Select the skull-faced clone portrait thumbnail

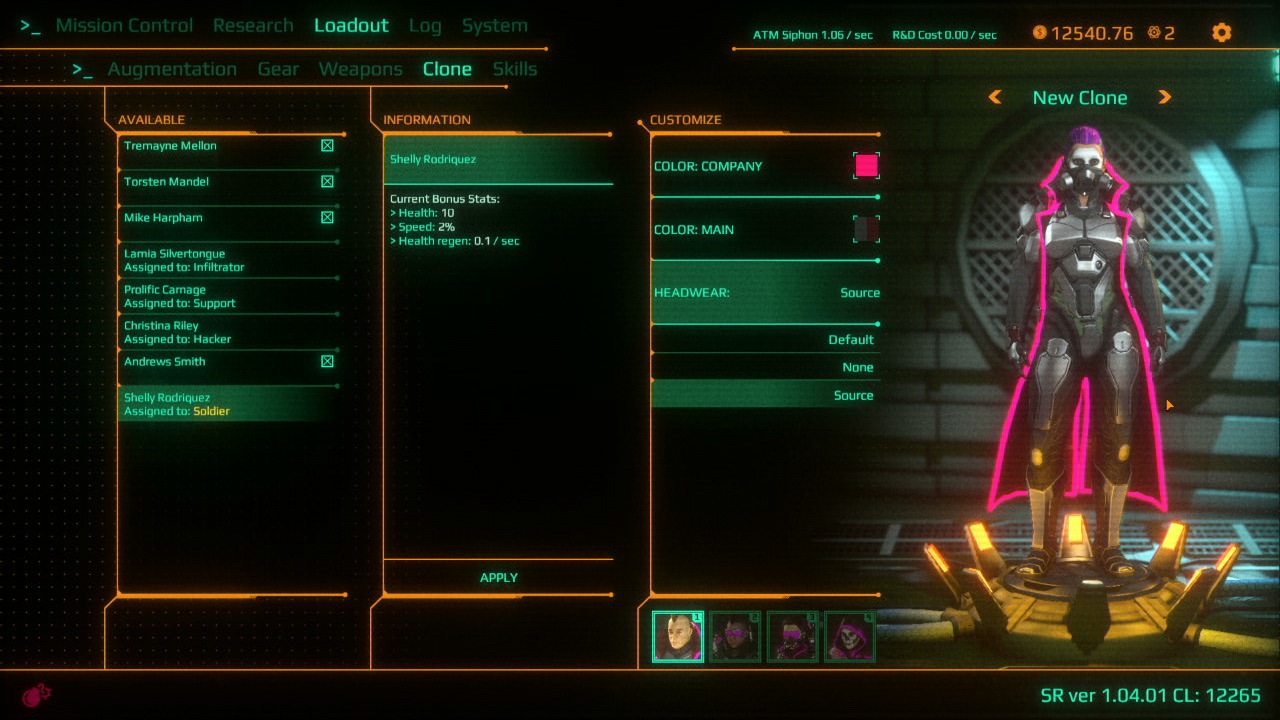(848, 636)
